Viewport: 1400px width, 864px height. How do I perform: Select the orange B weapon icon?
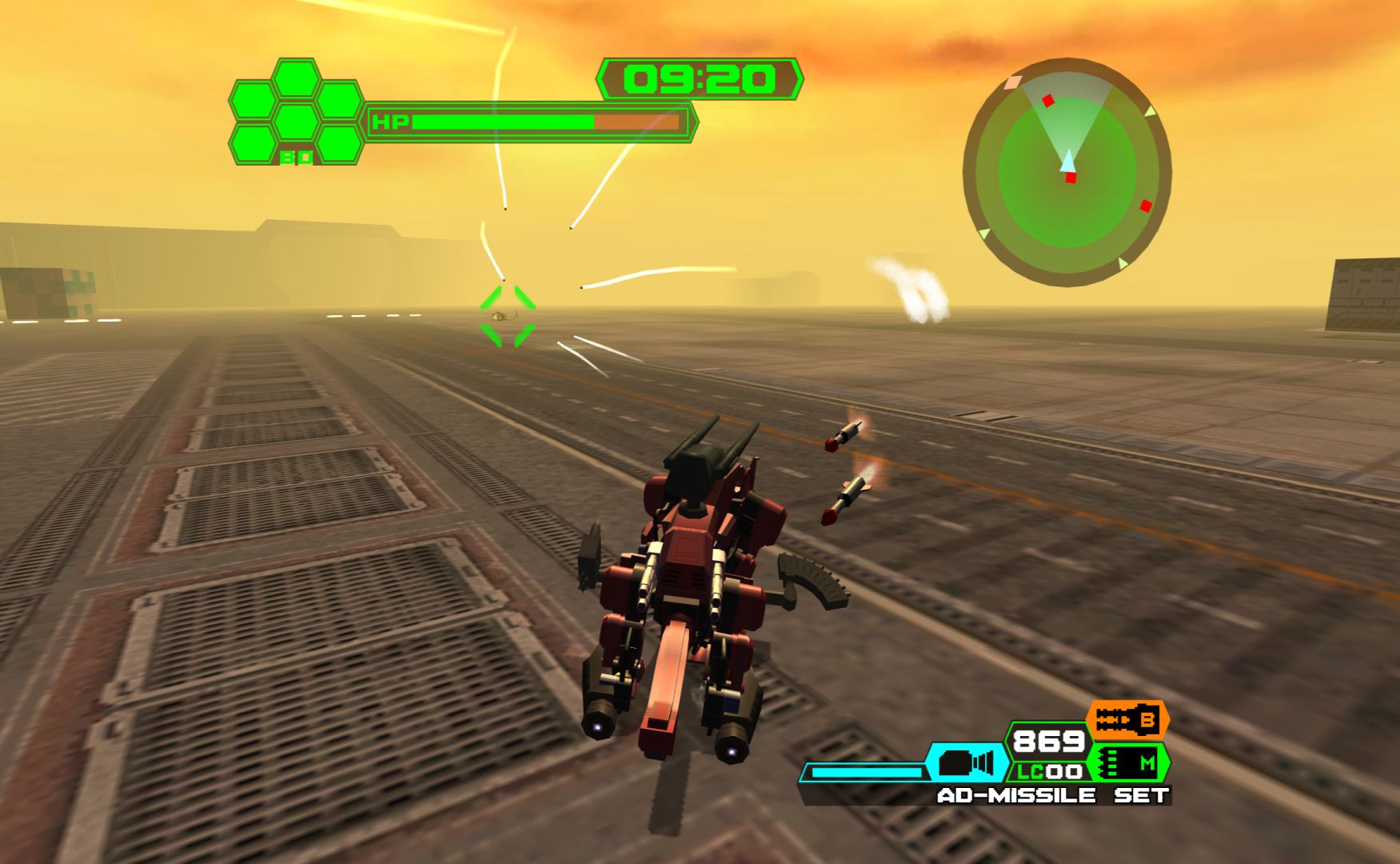[x=1127, y=721]
